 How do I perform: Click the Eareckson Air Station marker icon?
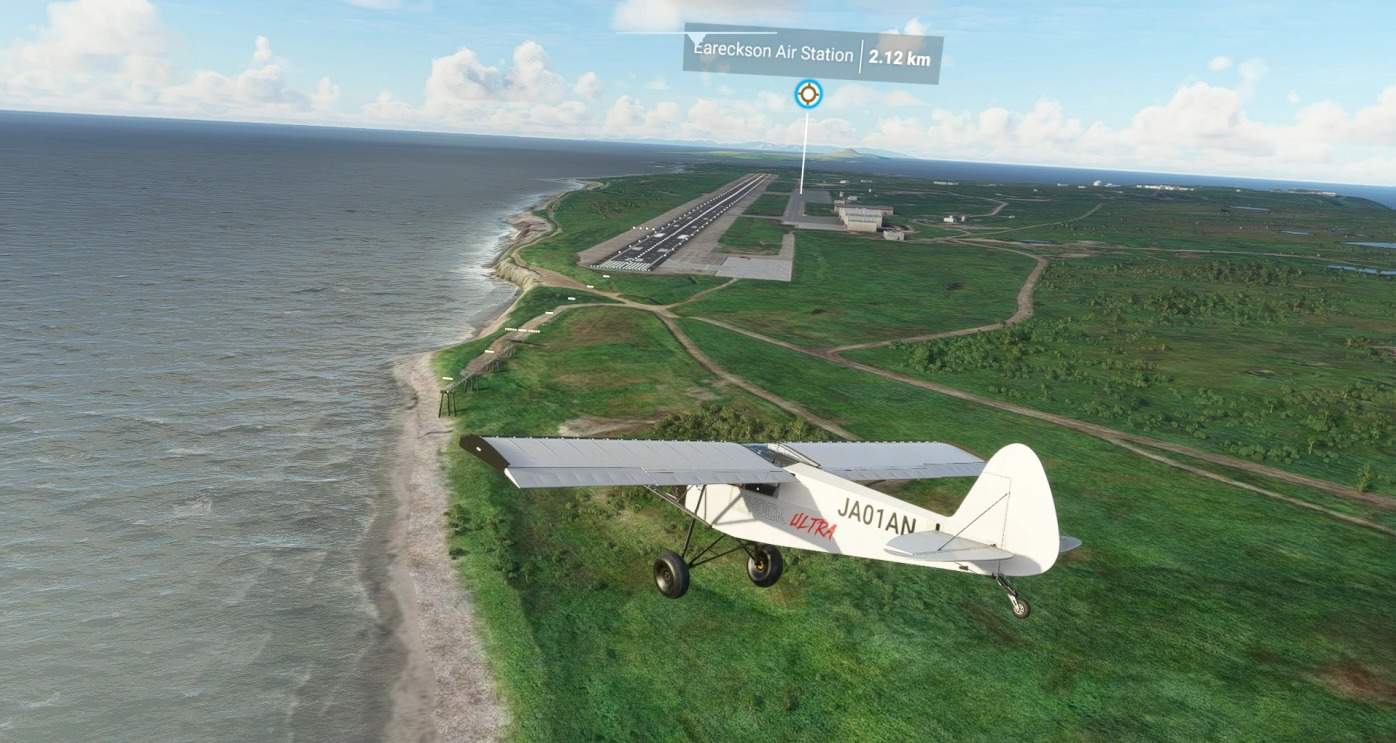808,94
